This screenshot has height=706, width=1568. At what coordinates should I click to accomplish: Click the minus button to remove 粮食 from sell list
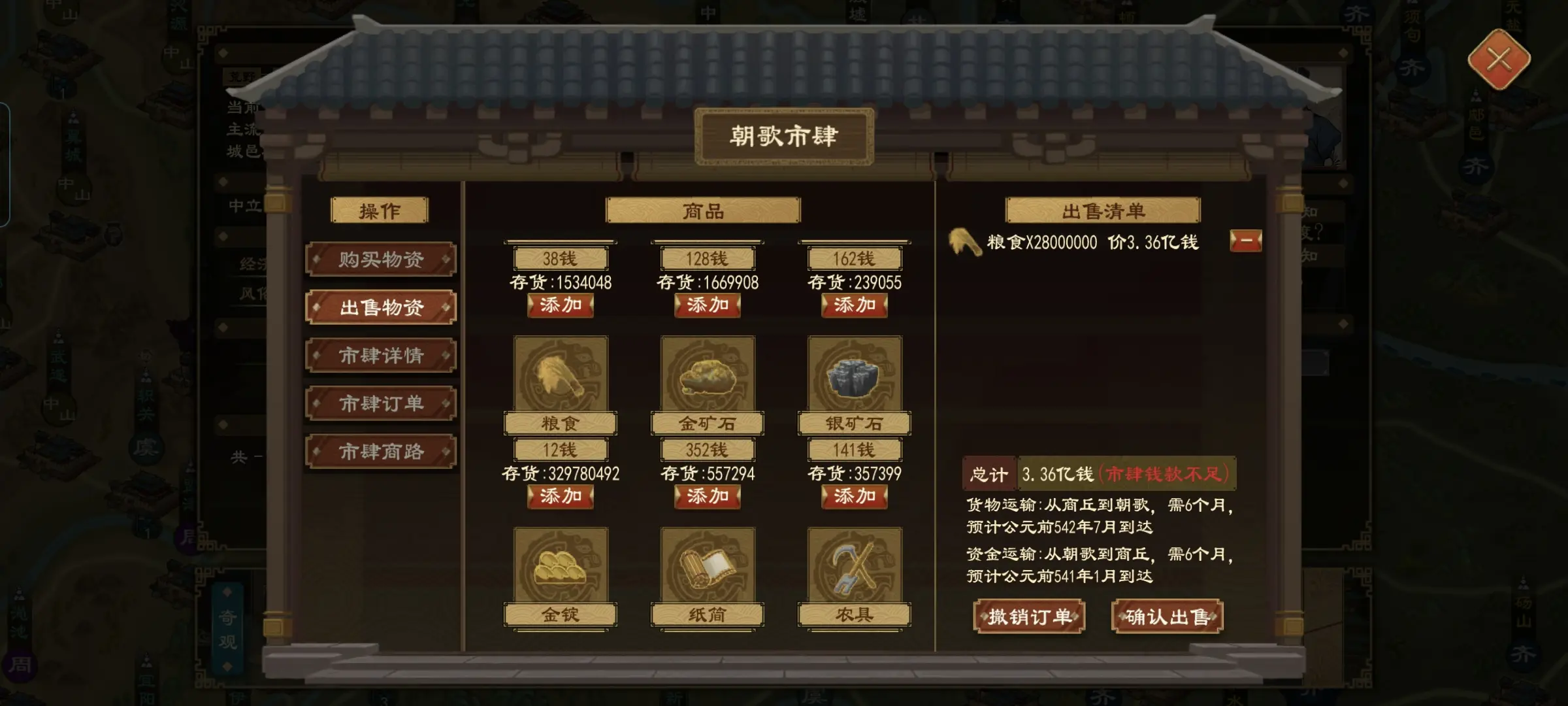point(1246,241)
